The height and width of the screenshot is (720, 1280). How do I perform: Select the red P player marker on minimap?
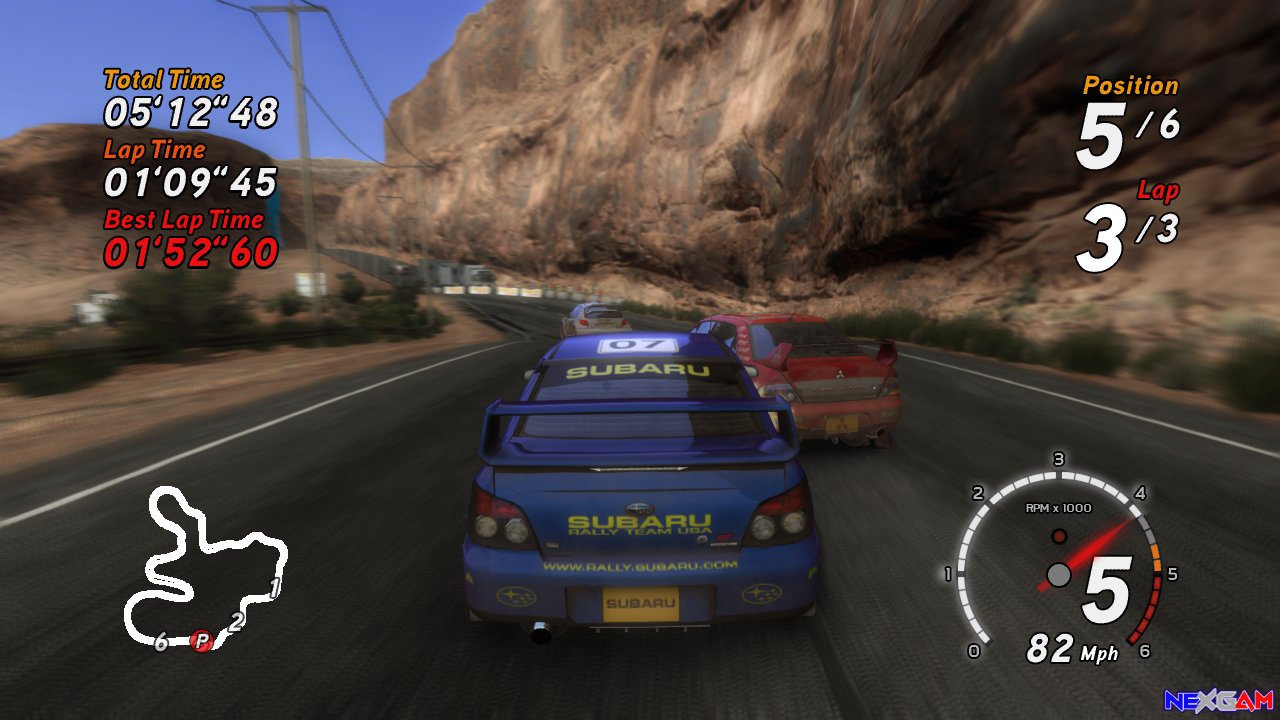(202, 642)
